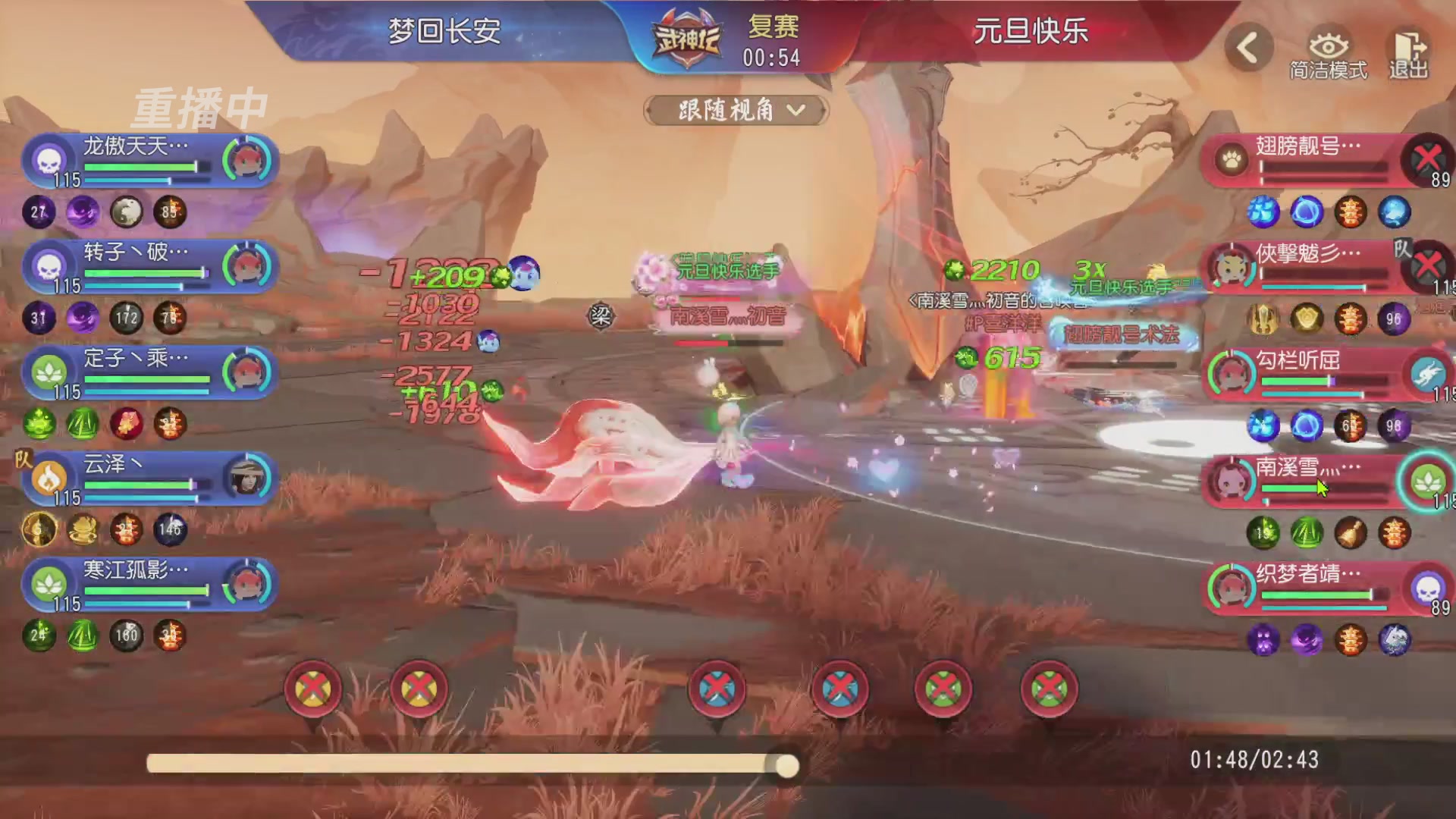Select the flame icon next to 云泽丶
1456x819 pixels.
48,479
